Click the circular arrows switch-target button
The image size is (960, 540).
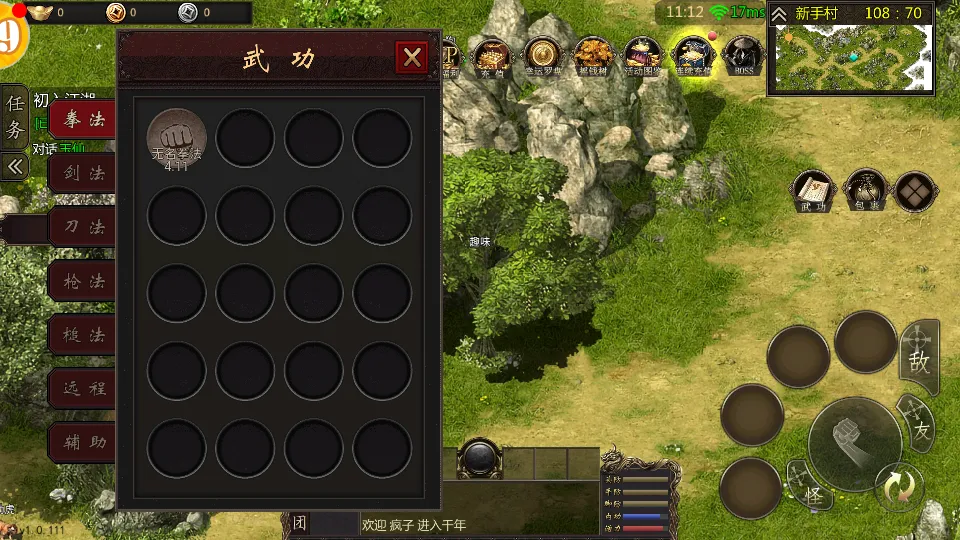pyautogui.click(x=897, y=487)
